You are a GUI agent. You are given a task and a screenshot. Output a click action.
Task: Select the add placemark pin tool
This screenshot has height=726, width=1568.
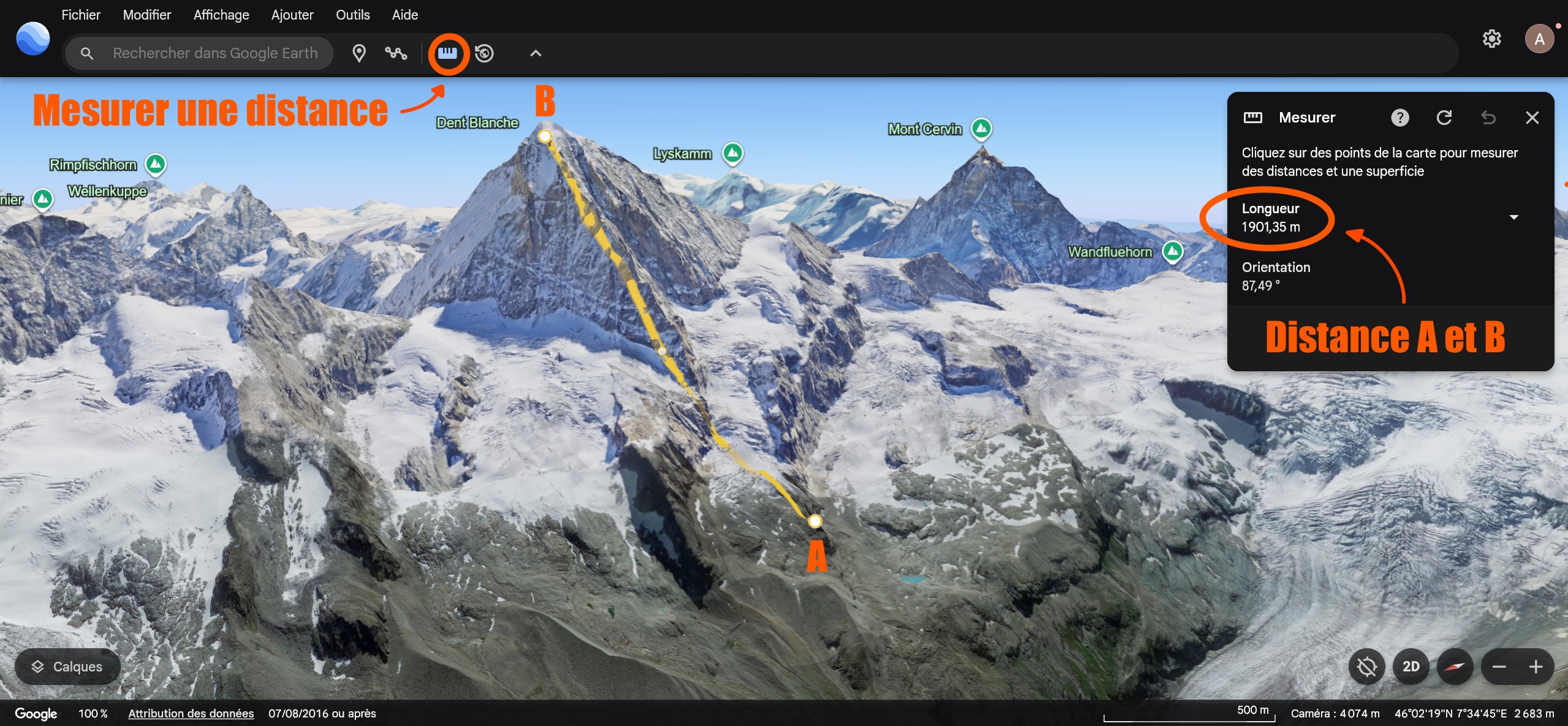359,53
